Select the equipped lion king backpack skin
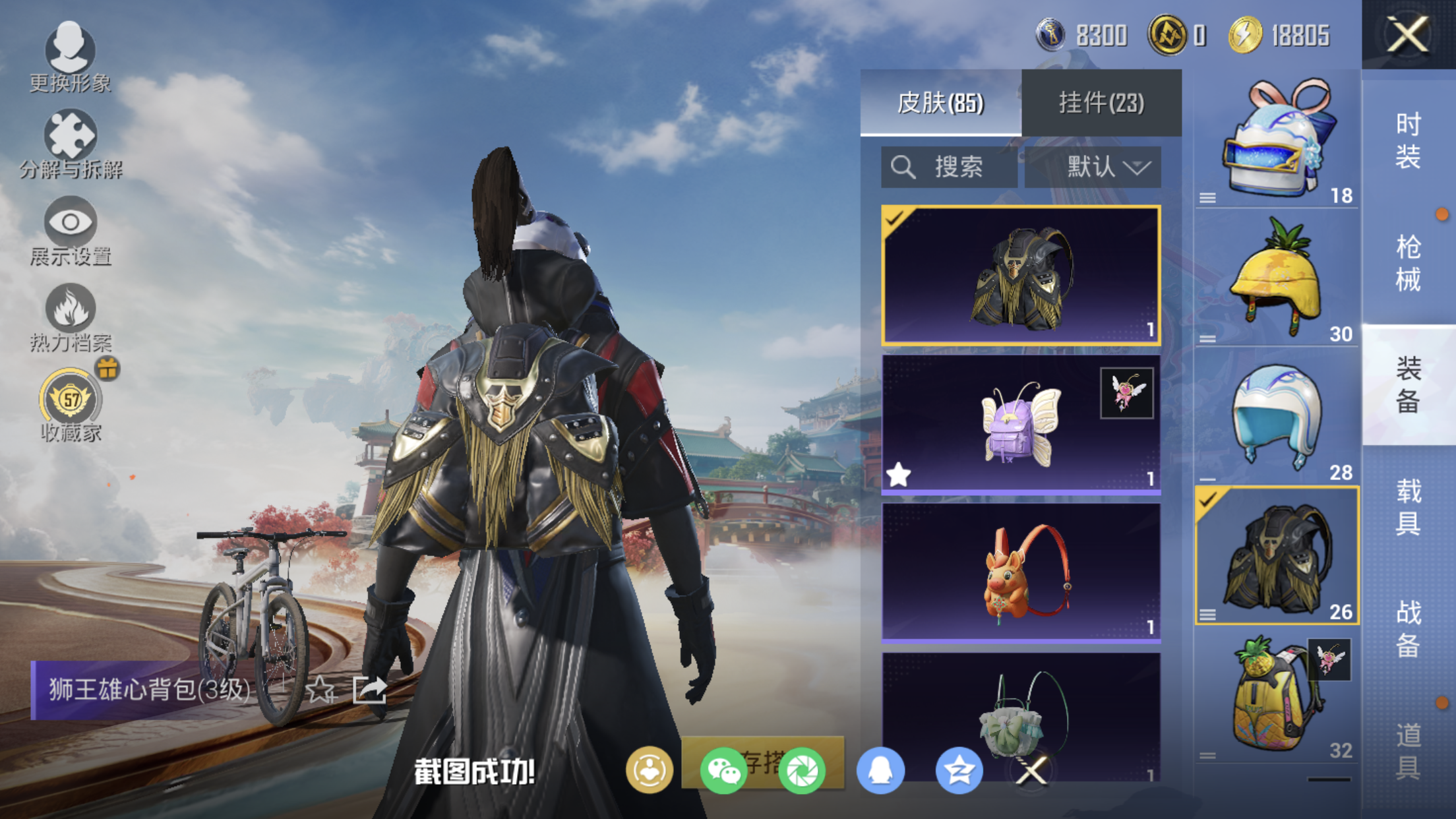Image resolution: width=1456 pixels, height=819 pixels. tap(1020, 275)
